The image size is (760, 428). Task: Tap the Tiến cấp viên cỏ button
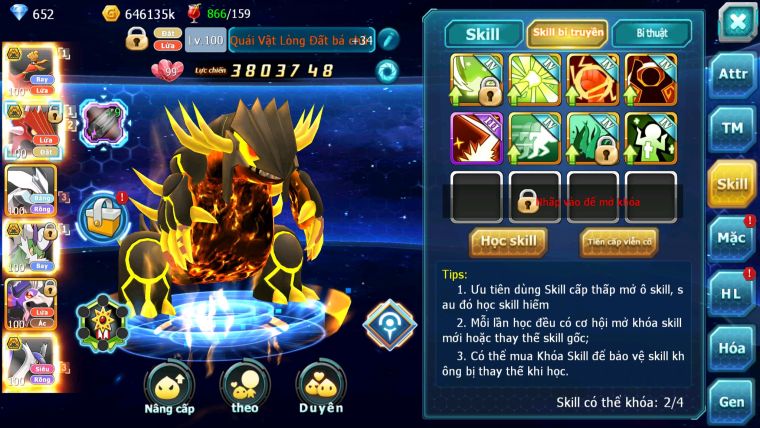[619, 241]
